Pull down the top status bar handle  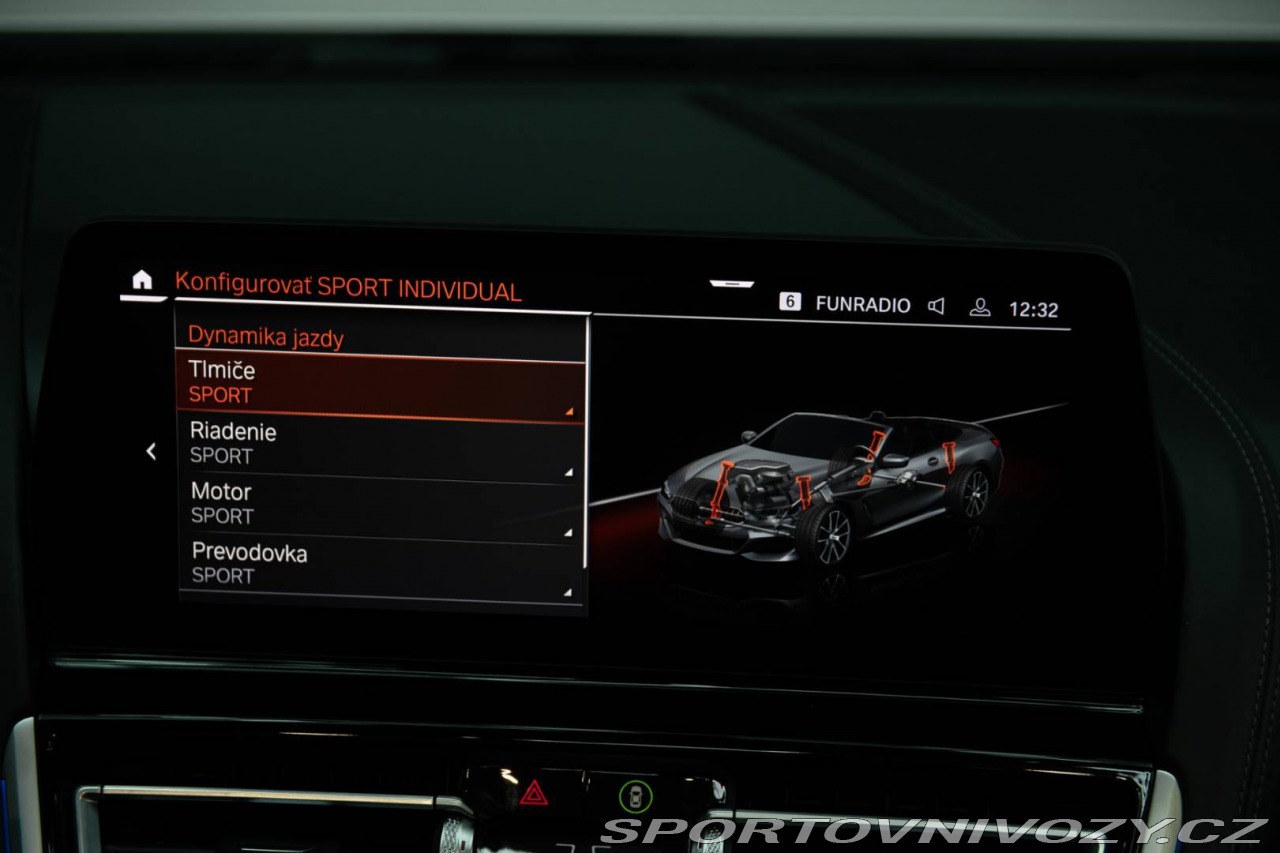click(x=732, y=284)
